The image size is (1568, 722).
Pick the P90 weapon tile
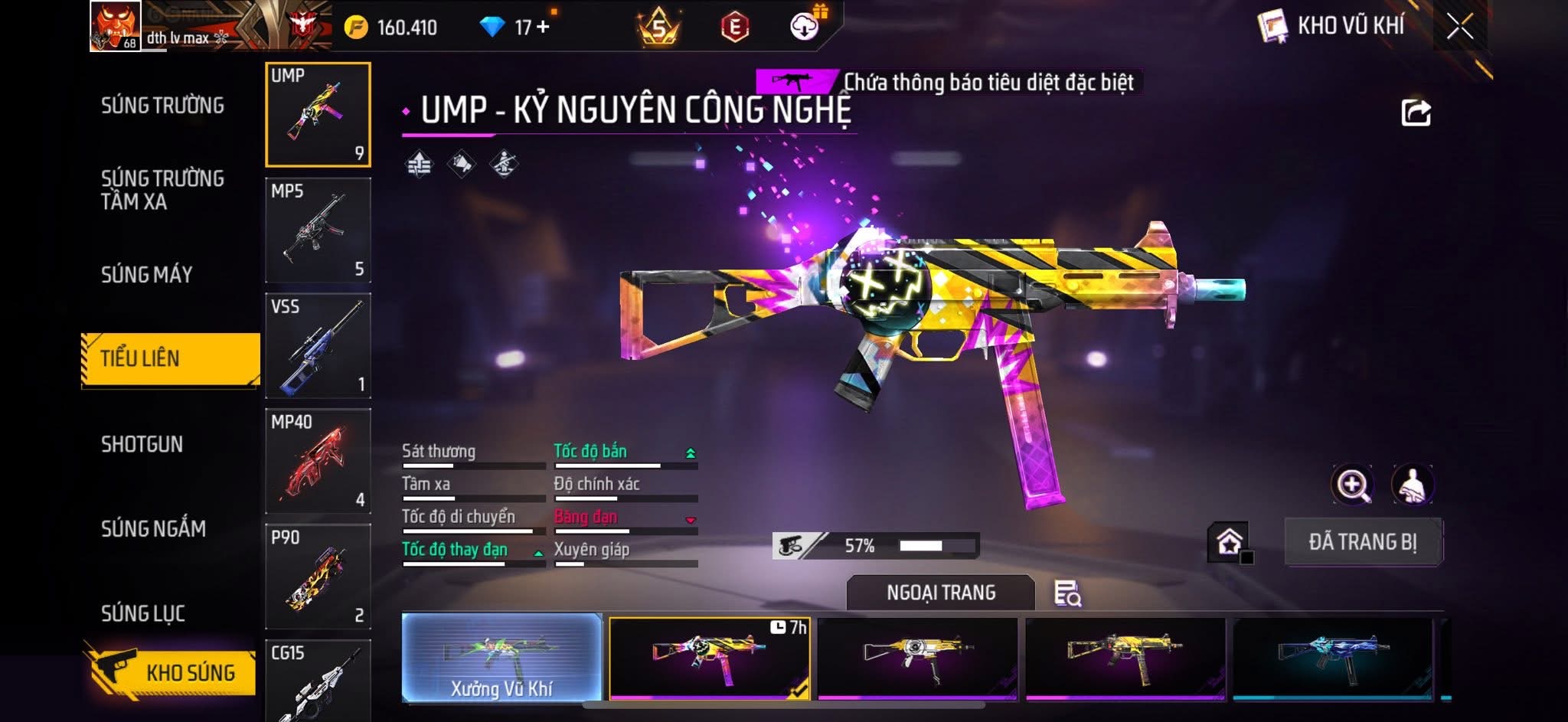[x=318, y=577]
